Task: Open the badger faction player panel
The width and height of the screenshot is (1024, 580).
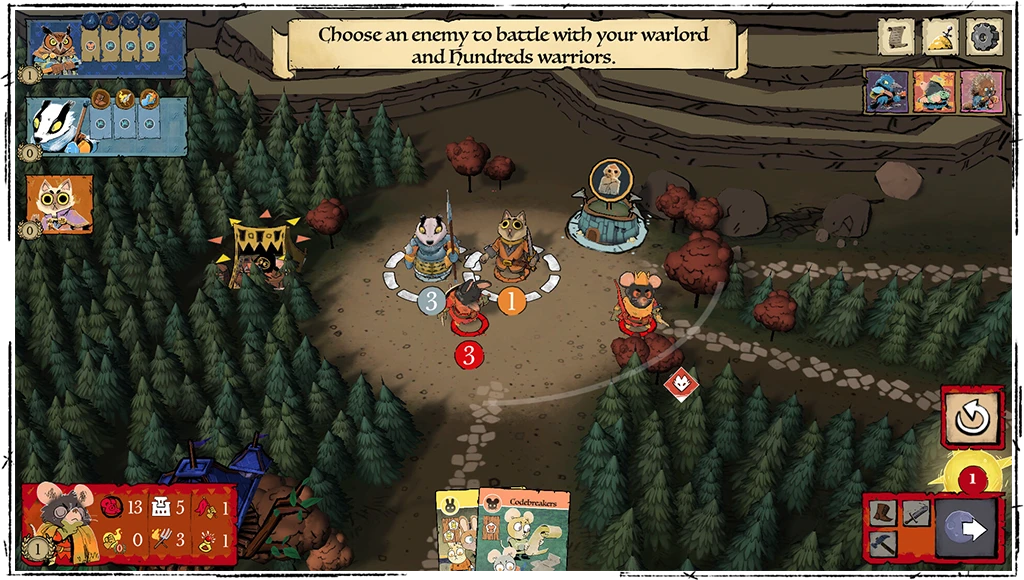Action: coord(104,126)
